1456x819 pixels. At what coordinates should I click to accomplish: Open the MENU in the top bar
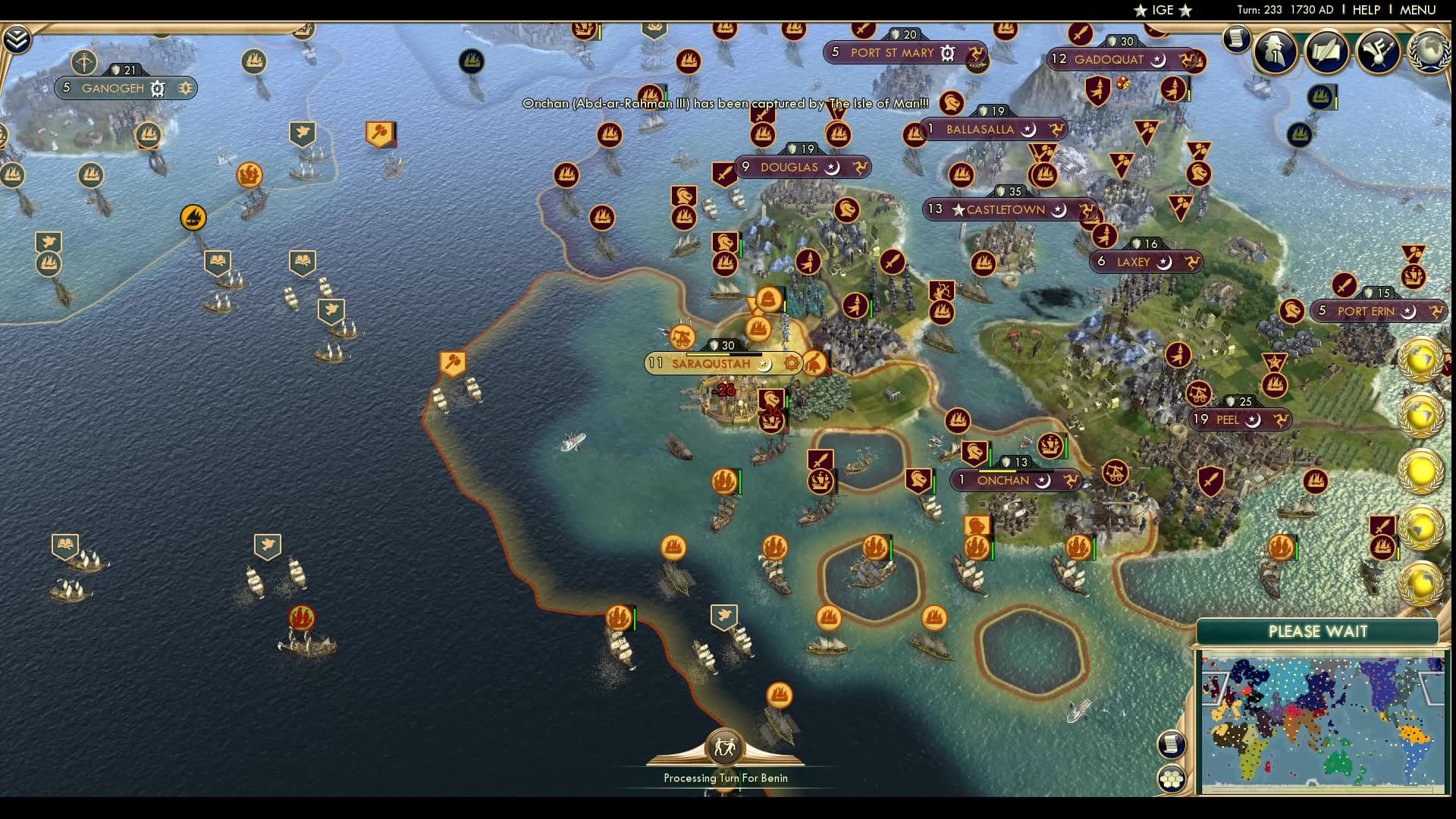(1417, 10)
